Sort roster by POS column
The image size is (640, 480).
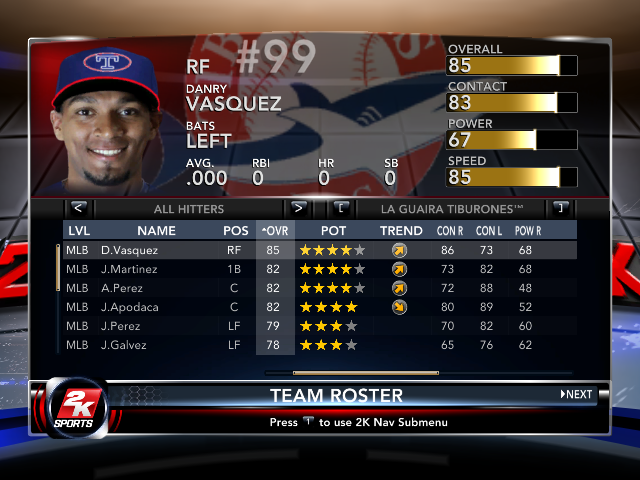(236, 231)
